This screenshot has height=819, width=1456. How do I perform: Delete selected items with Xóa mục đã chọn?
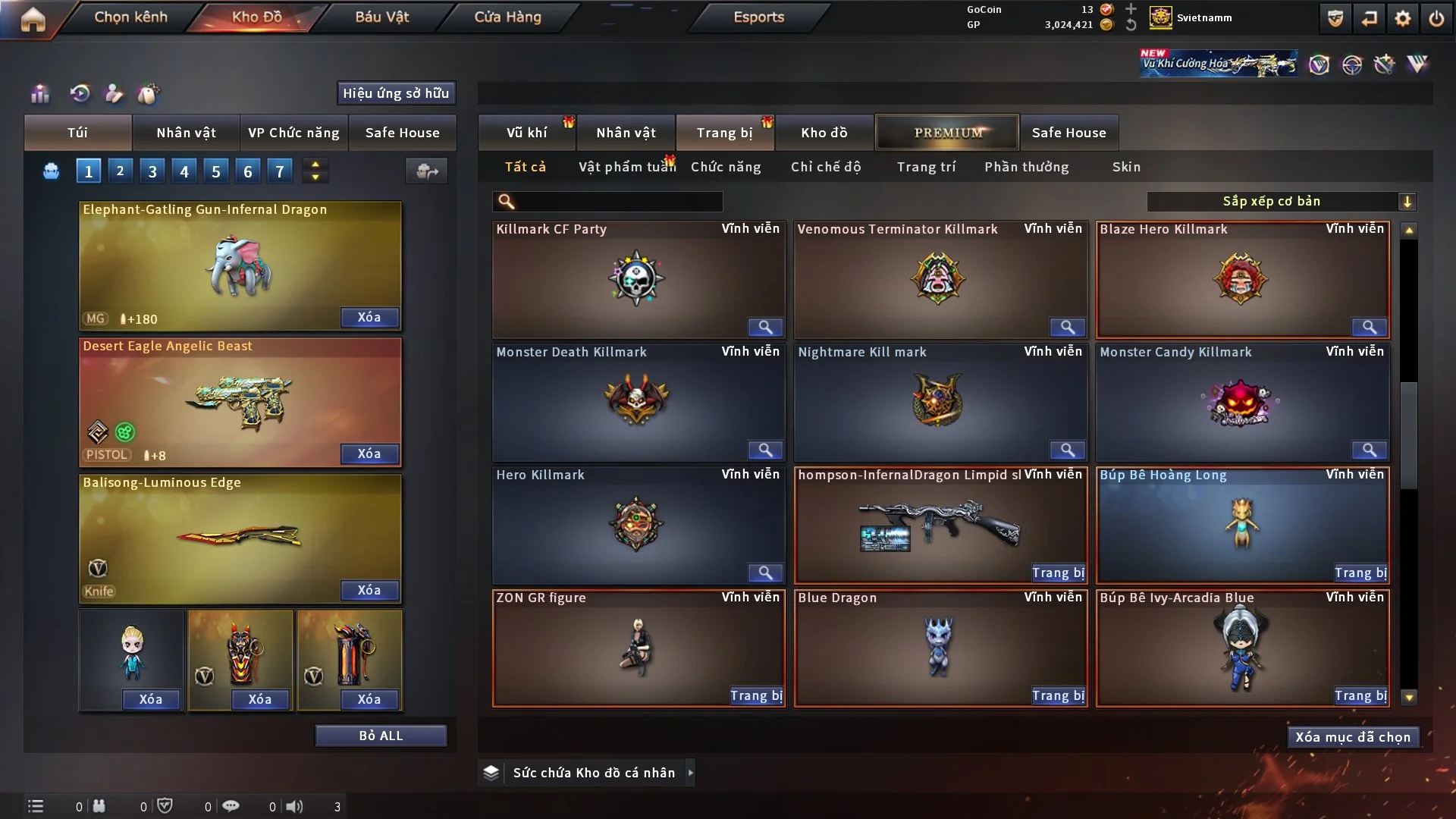coord(1352,737)
